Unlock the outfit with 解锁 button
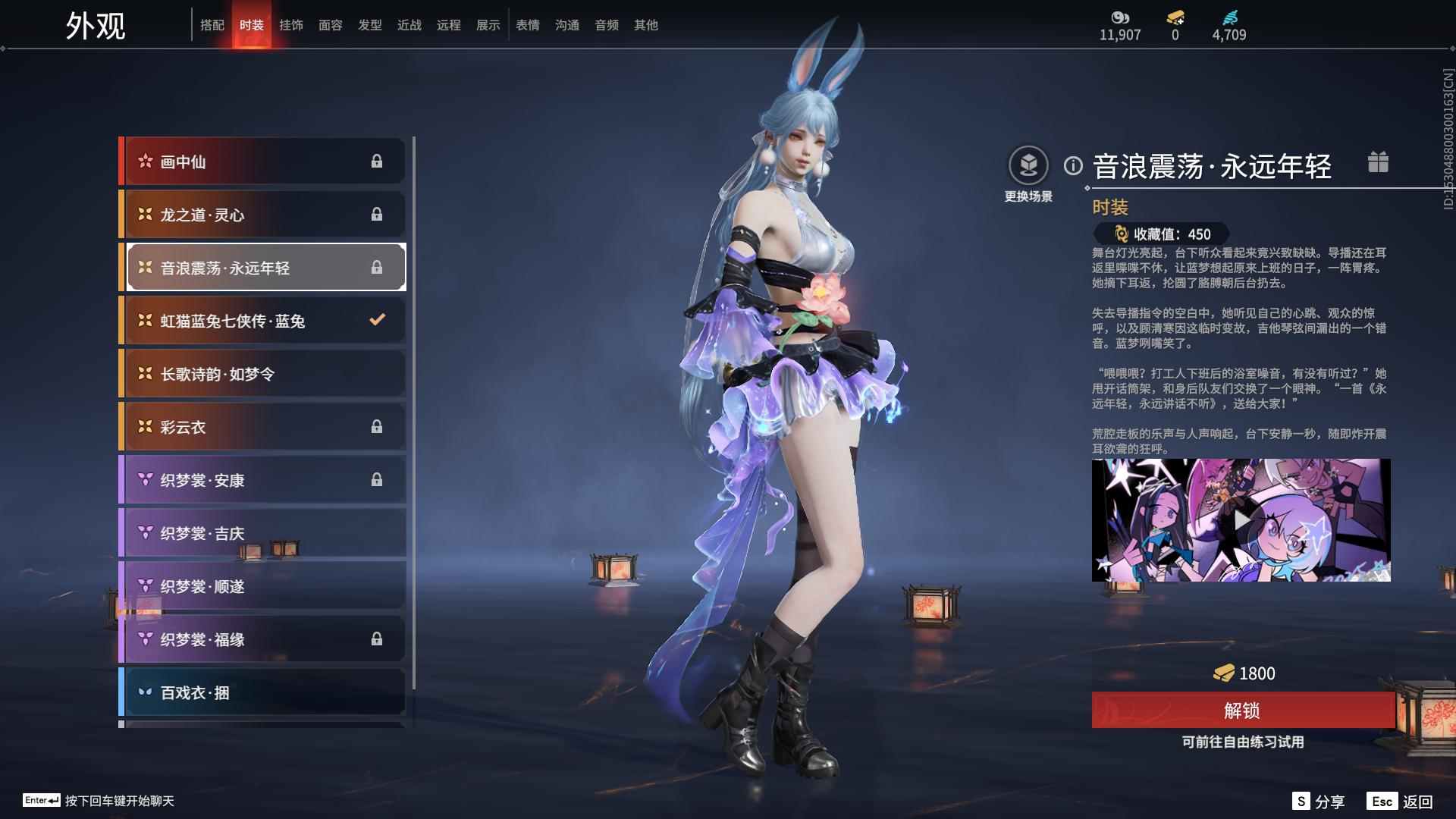This screenshot has width=1456, height=819. (1242, 711)
